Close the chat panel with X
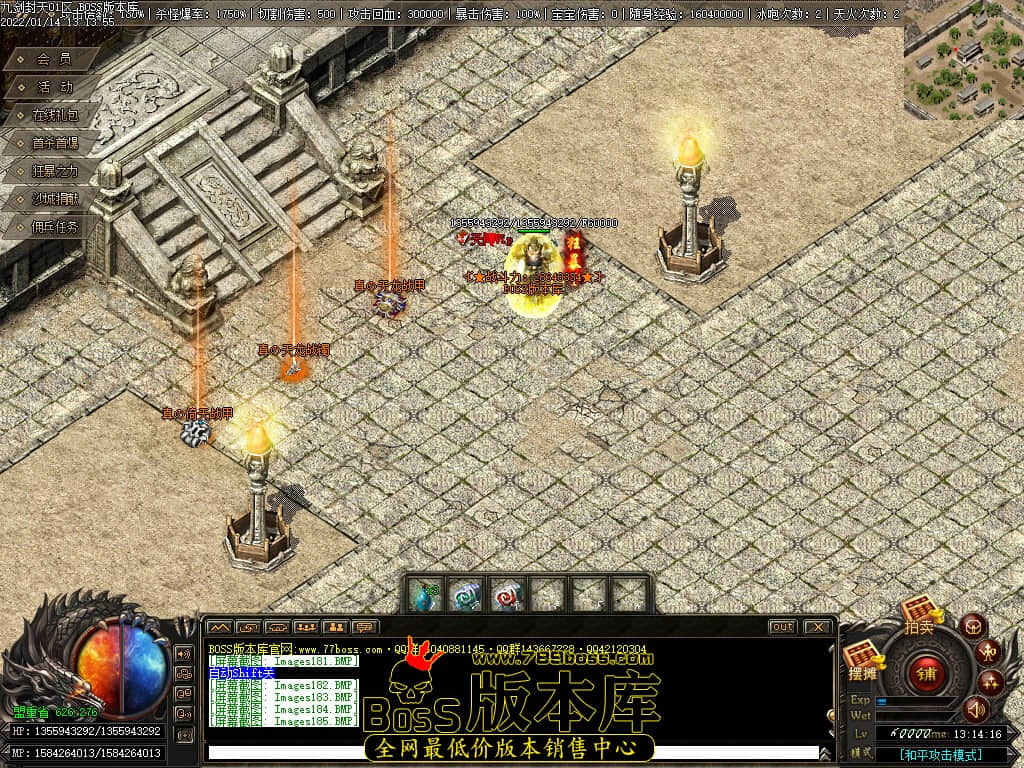 coord(817,627)
